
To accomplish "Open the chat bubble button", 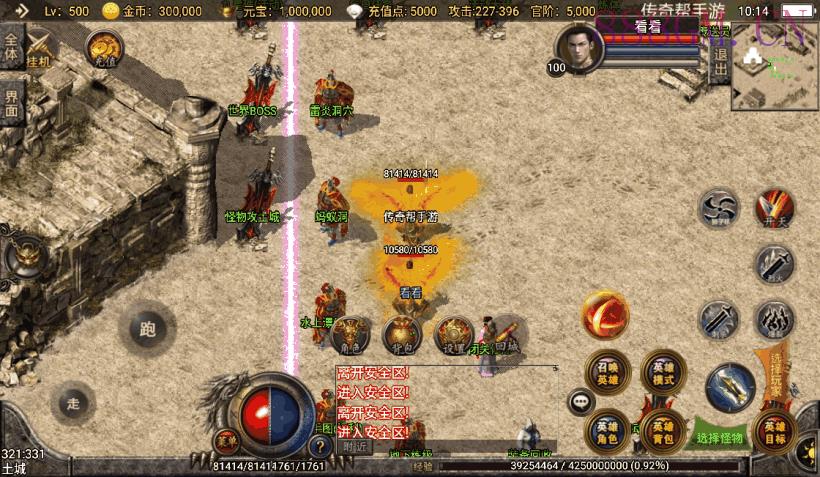I will point(580,402).
